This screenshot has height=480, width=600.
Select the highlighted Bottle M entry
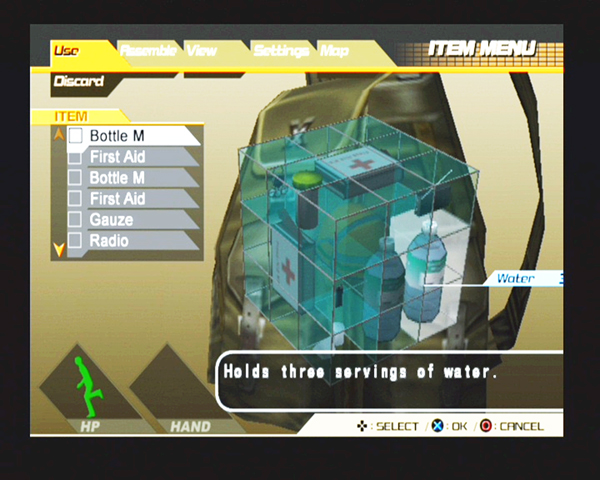(118, 135)
